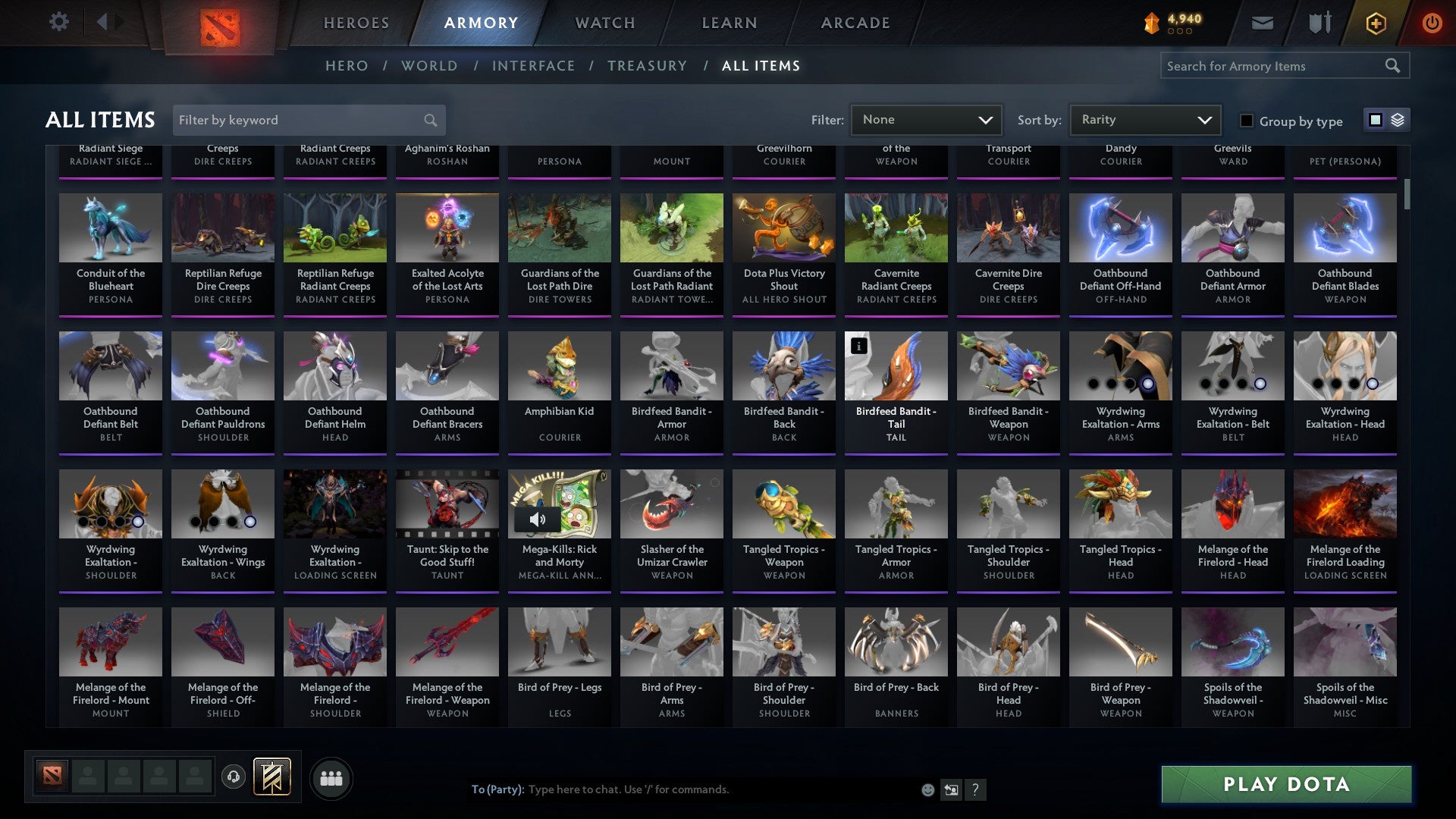Open the Sort by Rarity dropdown
This screenshot has width=1456, height=819.
[x=1144, y=119]
